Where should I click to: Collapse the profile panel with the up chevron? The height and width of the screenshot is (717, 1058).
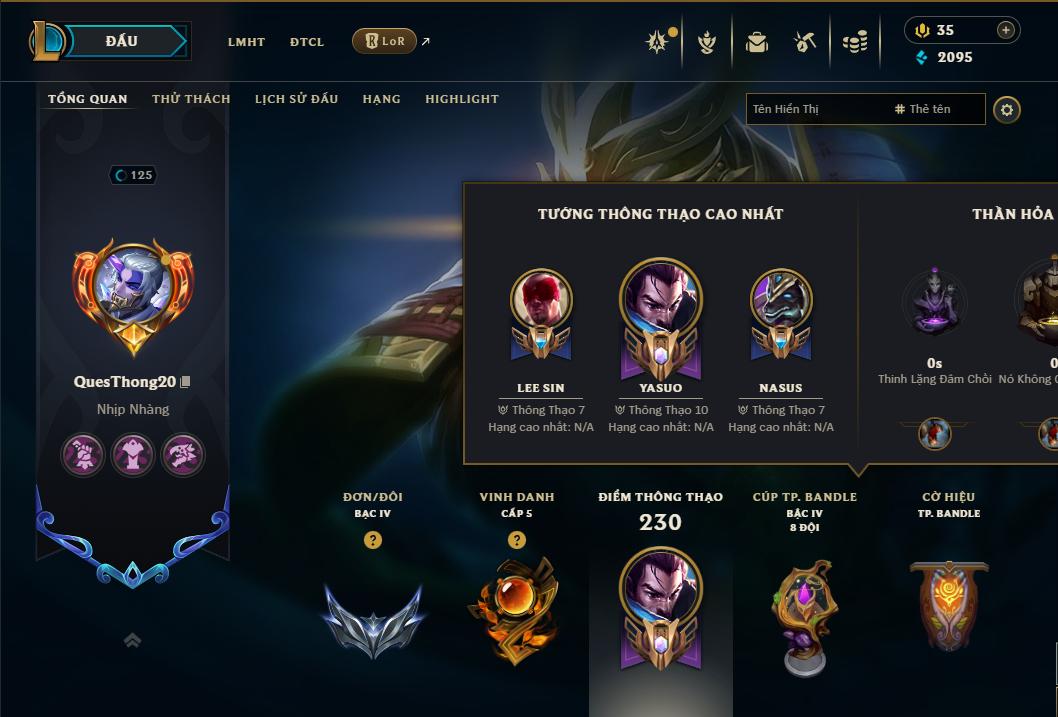132,640
